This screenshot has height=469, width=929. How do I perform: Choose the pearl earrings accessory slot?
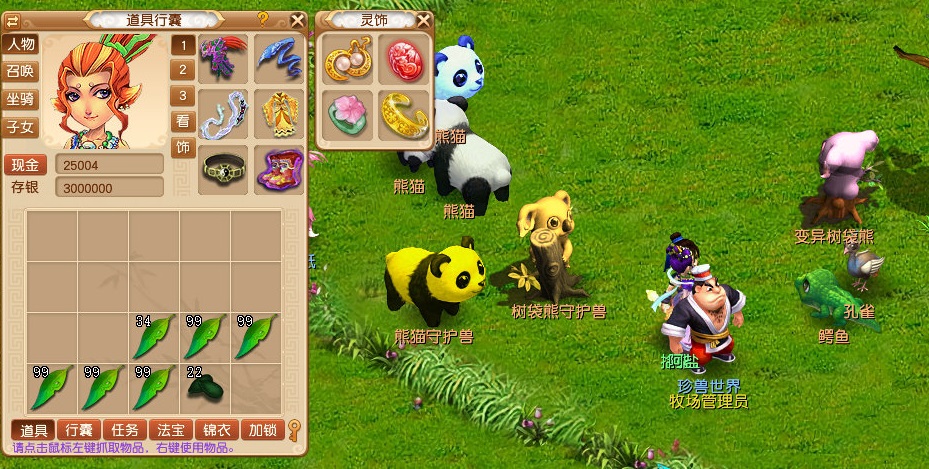click(348, 59)
